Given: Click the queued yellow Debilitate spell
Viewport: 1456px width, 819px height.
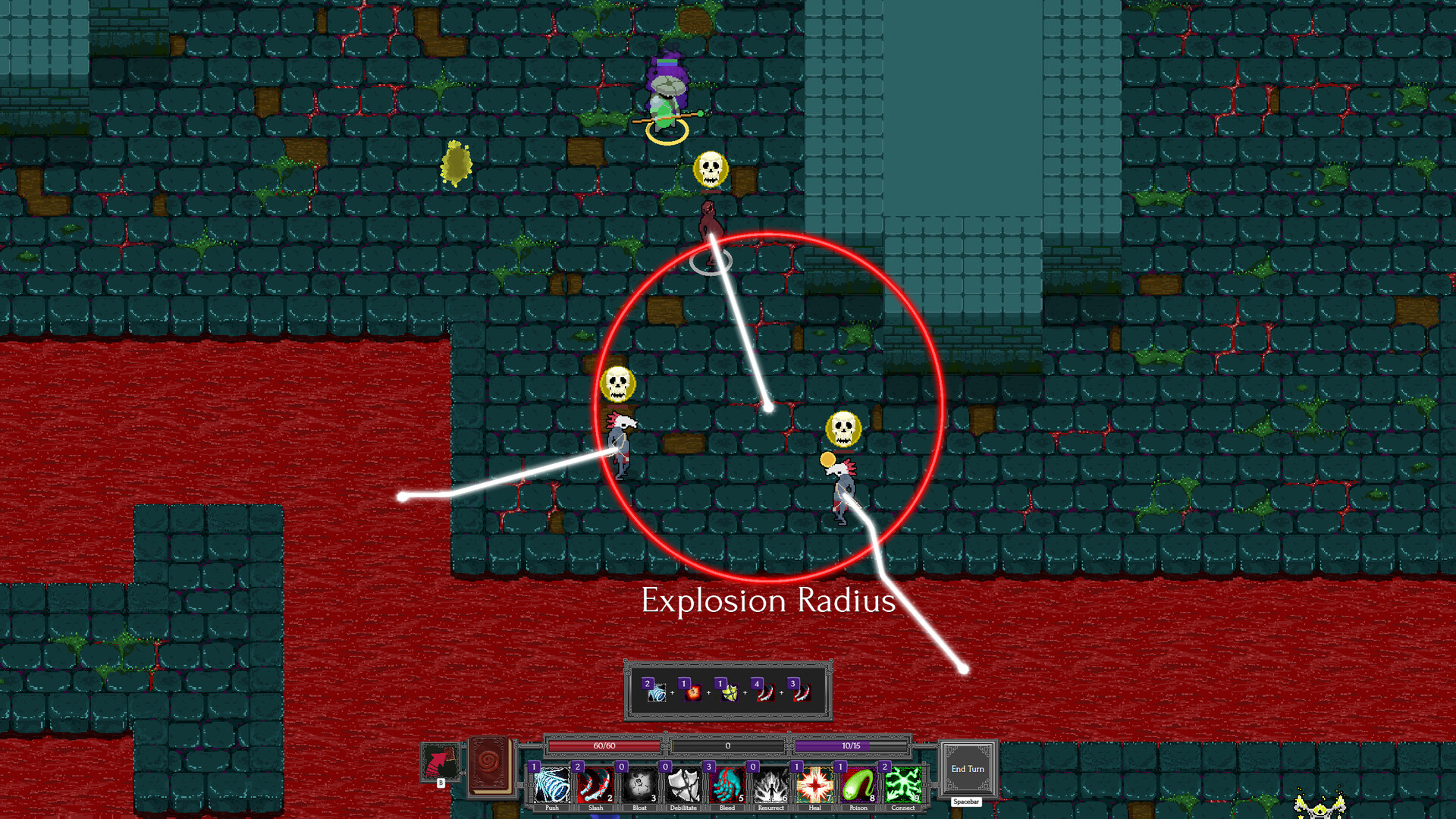Looking at the screenshot, I should tap(729, 692).
